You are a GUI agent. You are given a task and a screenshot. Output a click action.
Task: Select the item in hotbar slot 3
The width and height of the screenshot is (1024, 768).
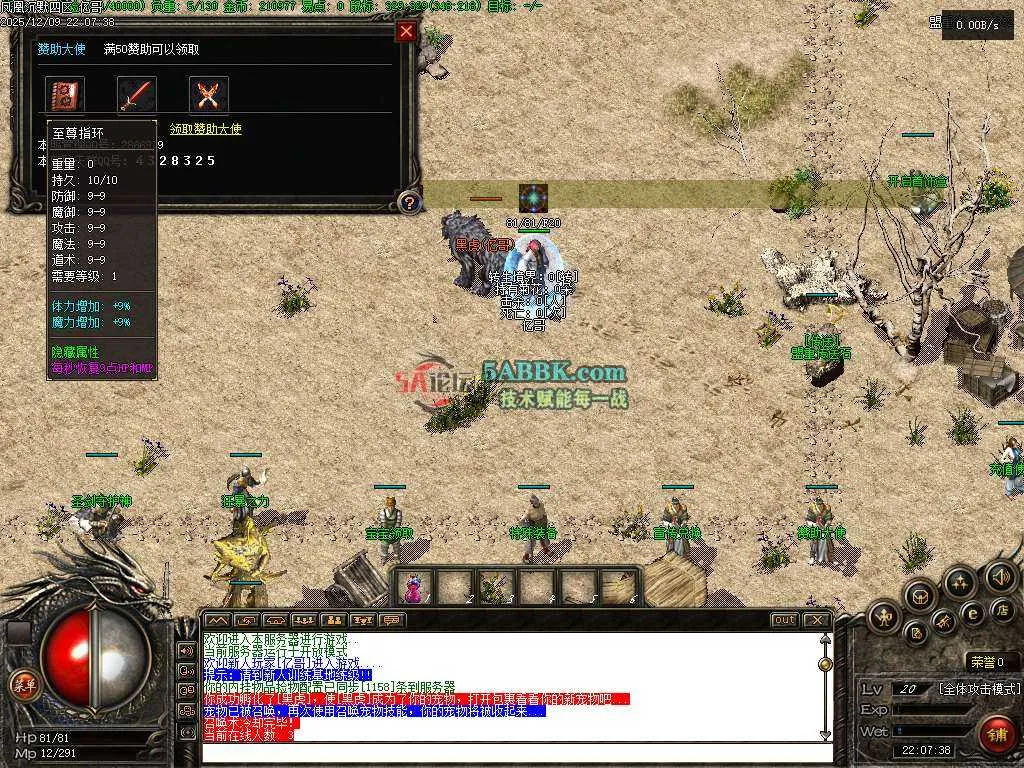tap(495, 587)
